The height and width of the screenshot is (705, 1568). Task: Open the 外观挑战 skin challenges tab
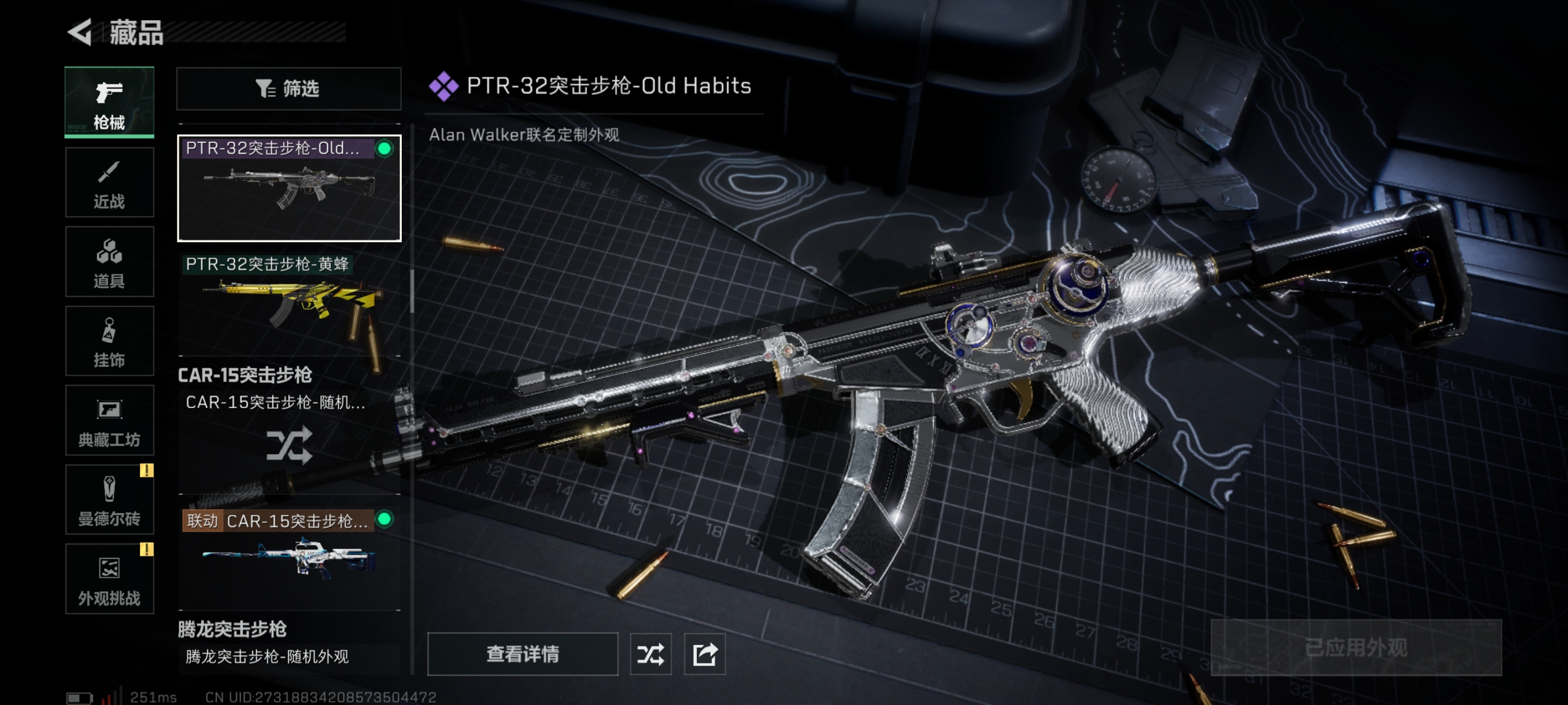pos(110,578)
